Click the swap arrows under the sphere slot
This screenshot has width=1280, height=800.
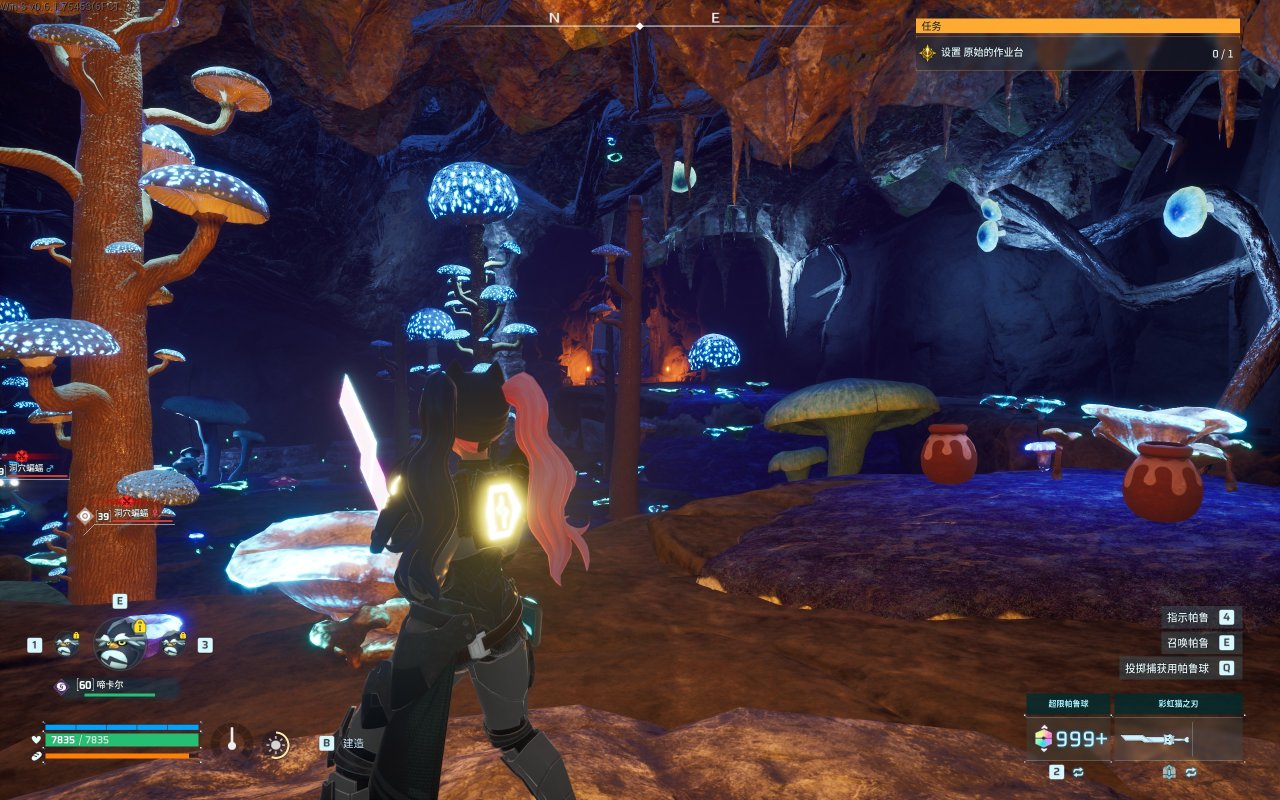(1079, 772)
